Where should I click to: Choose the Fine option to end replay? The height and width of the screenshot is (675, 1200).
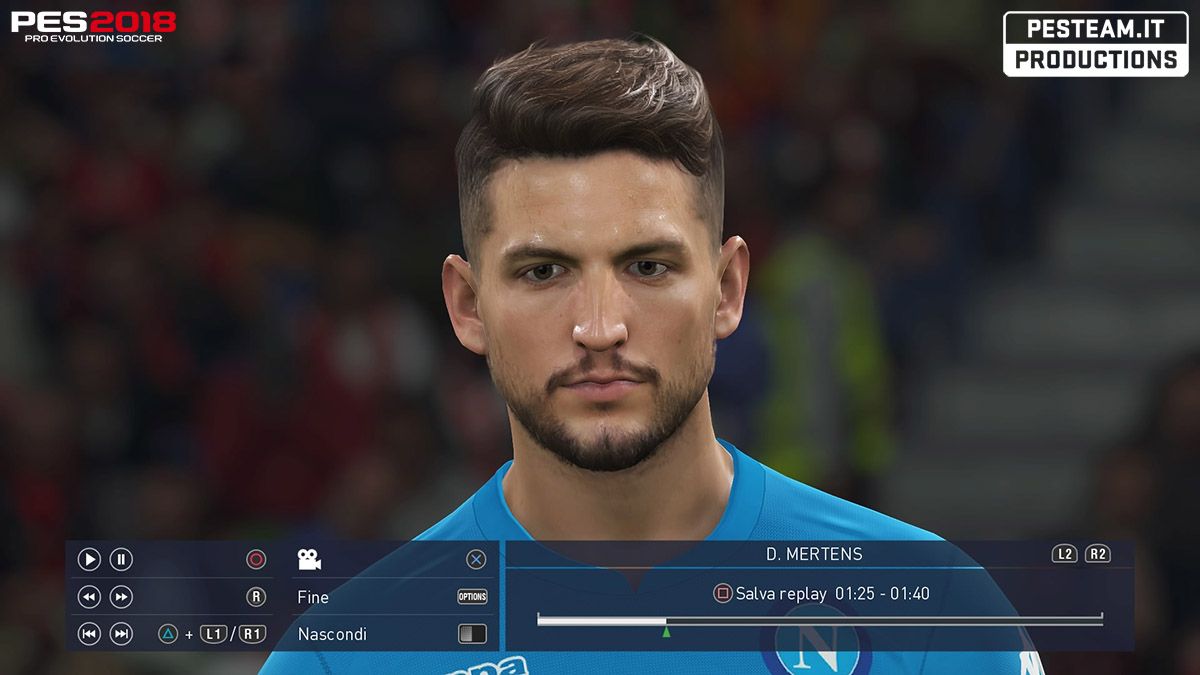pyautogui.click(x=313, y=597)
